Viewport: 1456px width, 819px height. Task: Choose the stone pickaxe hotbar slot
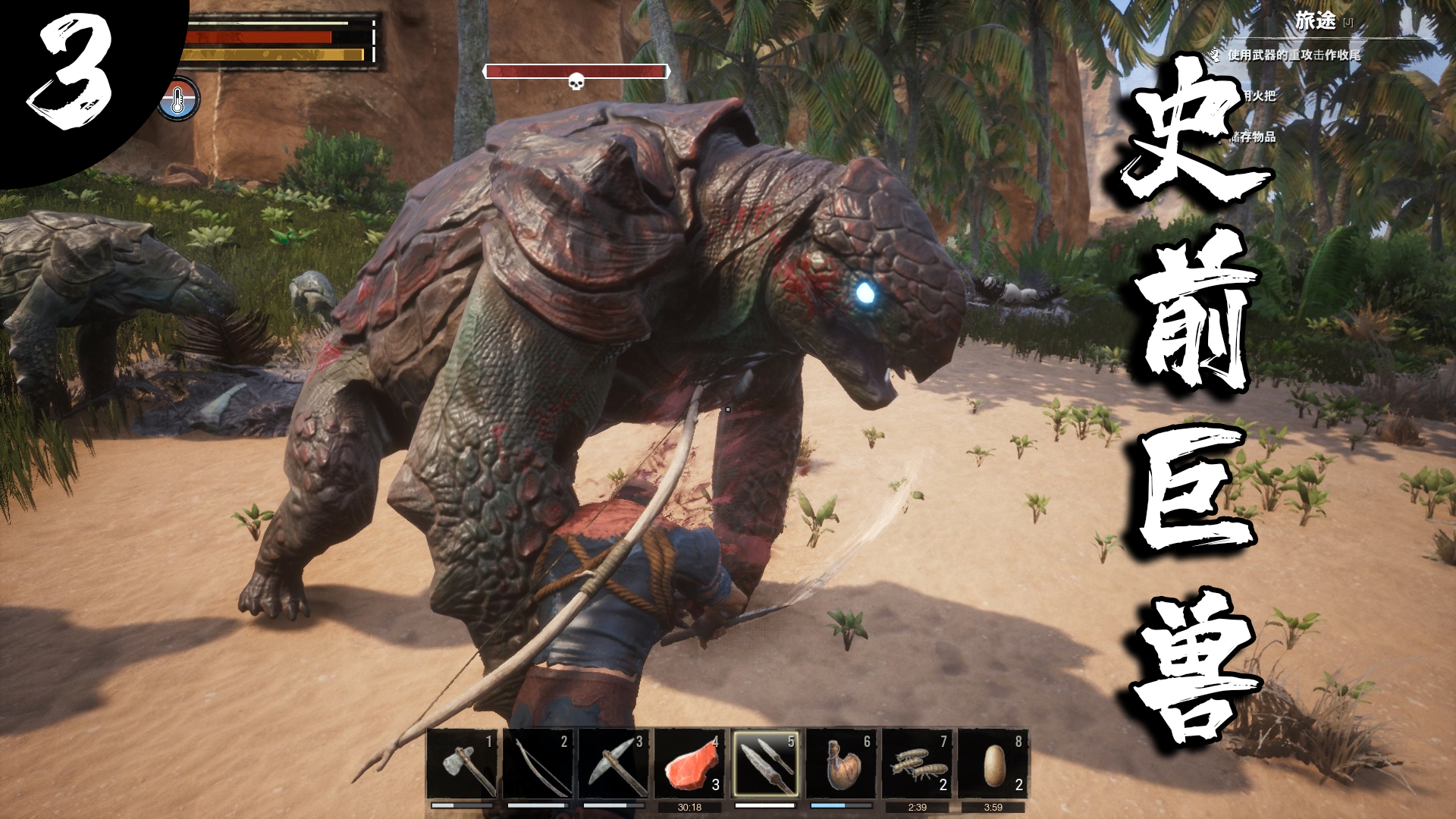614,763
